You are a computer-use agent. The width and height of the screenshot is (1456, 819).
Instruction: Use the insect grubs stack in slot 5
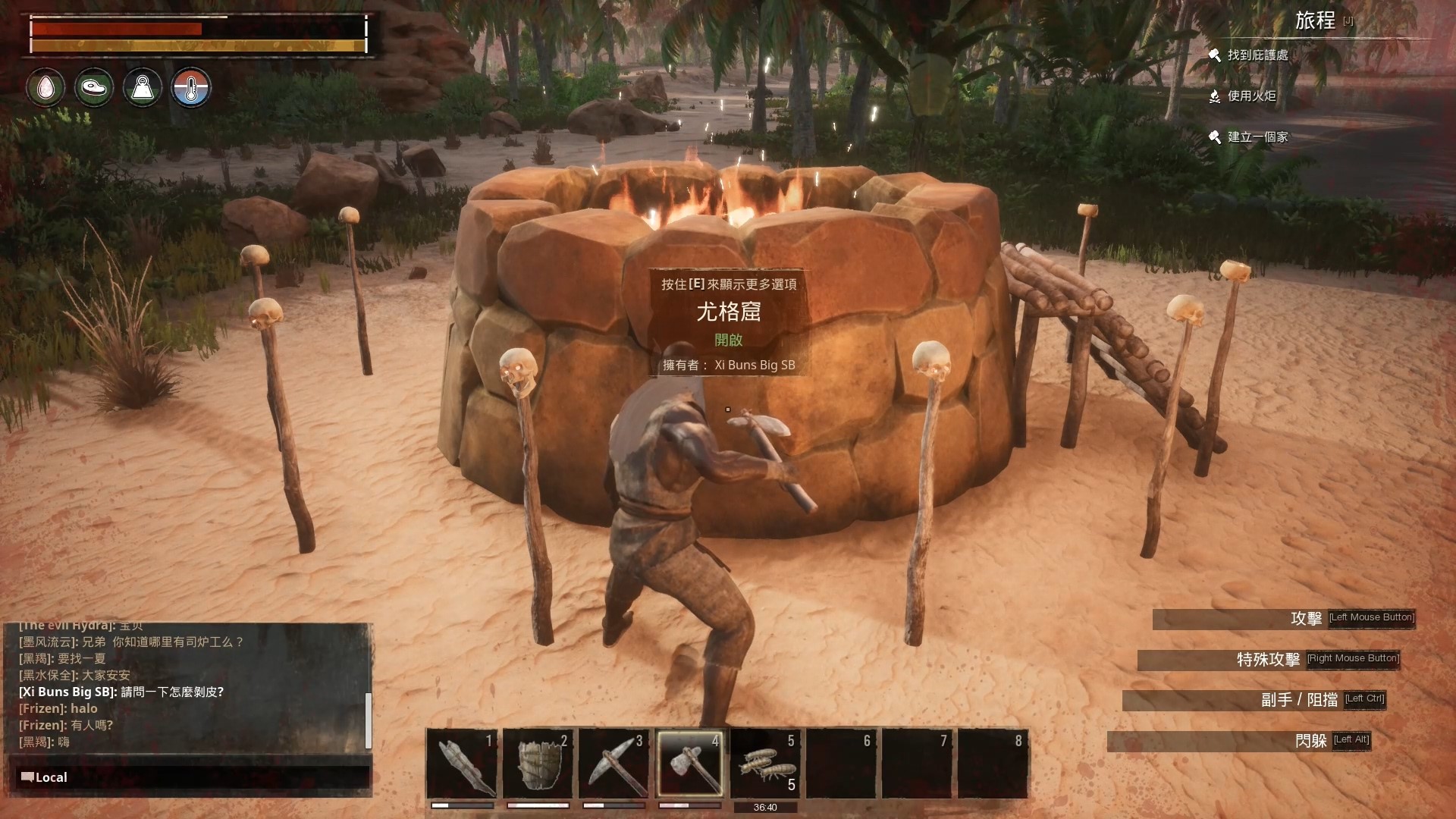pos(765,763)
